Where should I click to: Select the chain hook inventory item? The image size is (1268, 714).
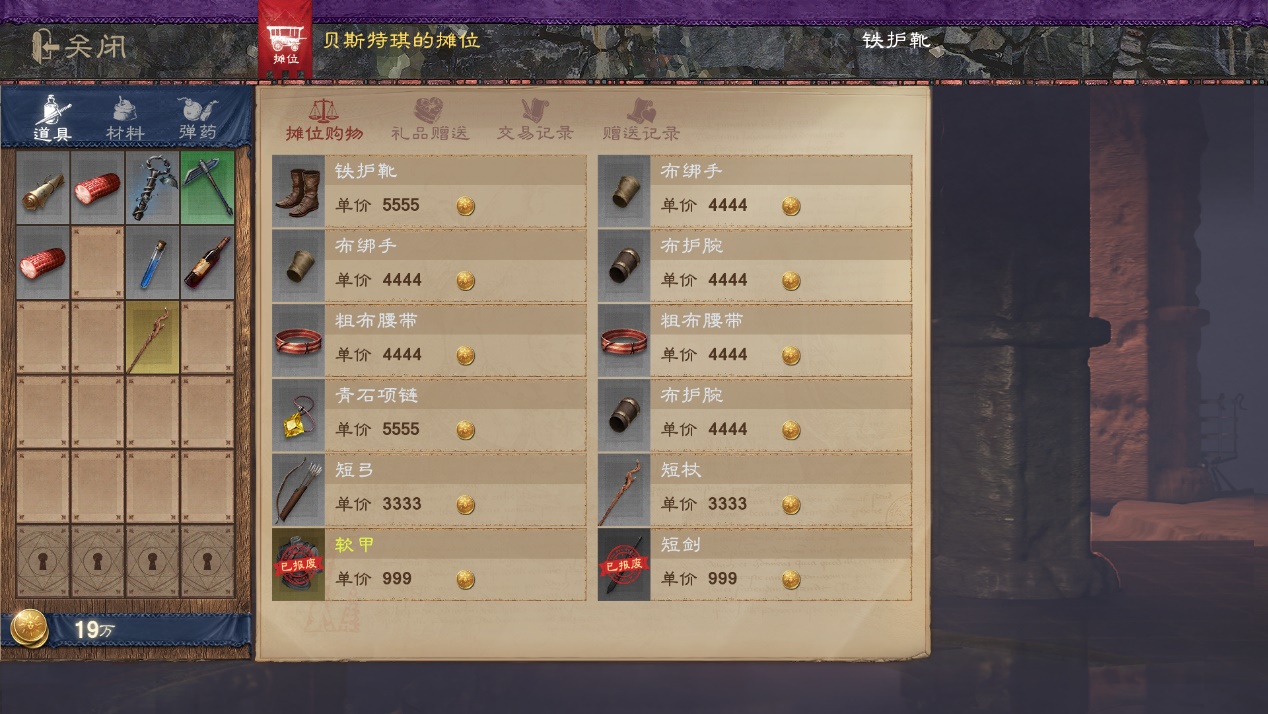[153, 187]
